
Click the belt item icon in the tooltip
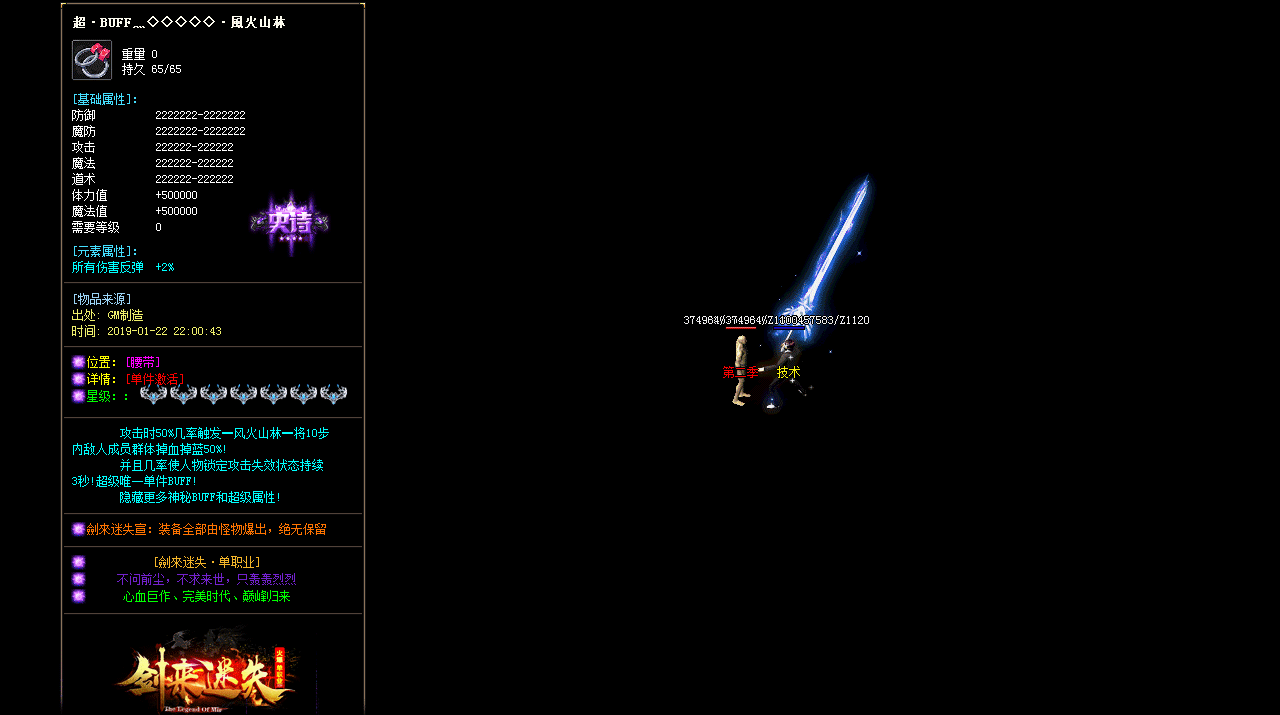91,60
